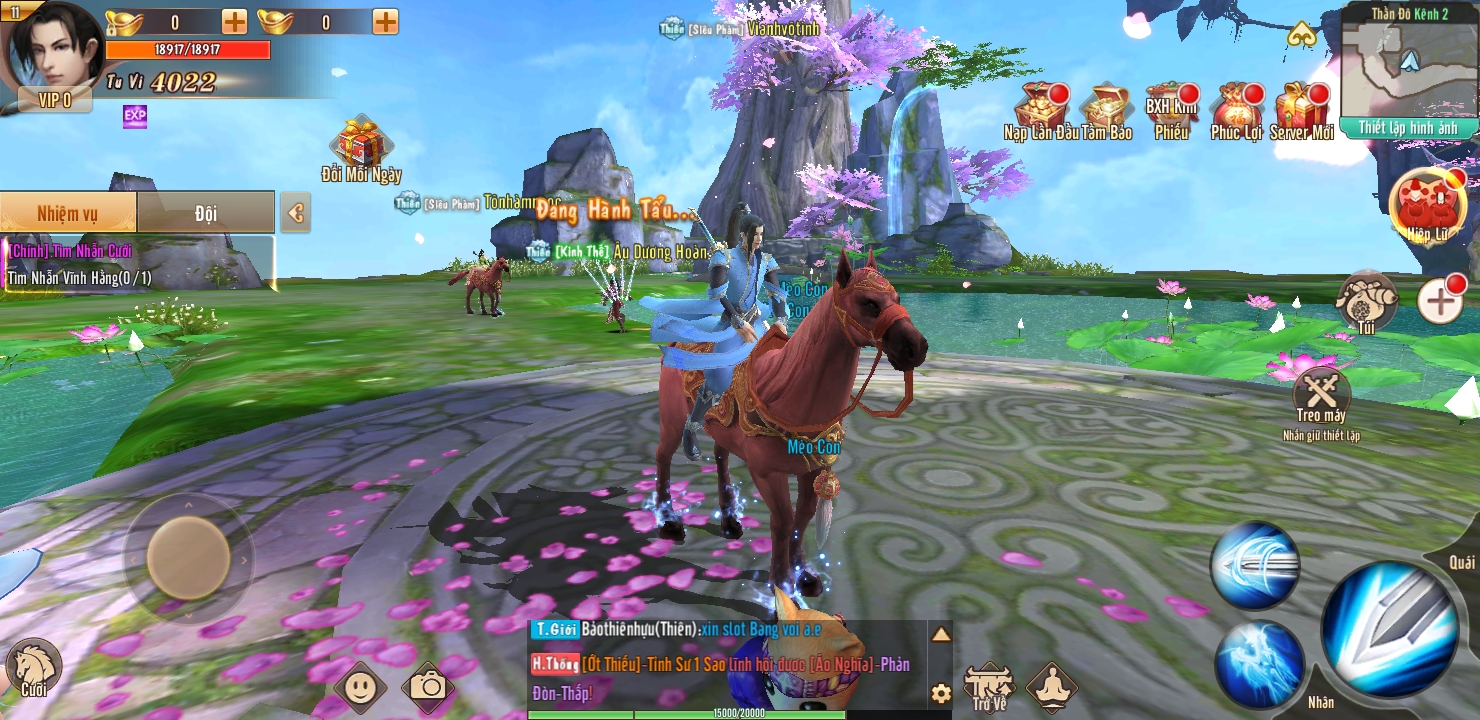The width and height of the screenshot is (1480, 720).
Task: Activate the meditation pose button
Action: 1051,685
